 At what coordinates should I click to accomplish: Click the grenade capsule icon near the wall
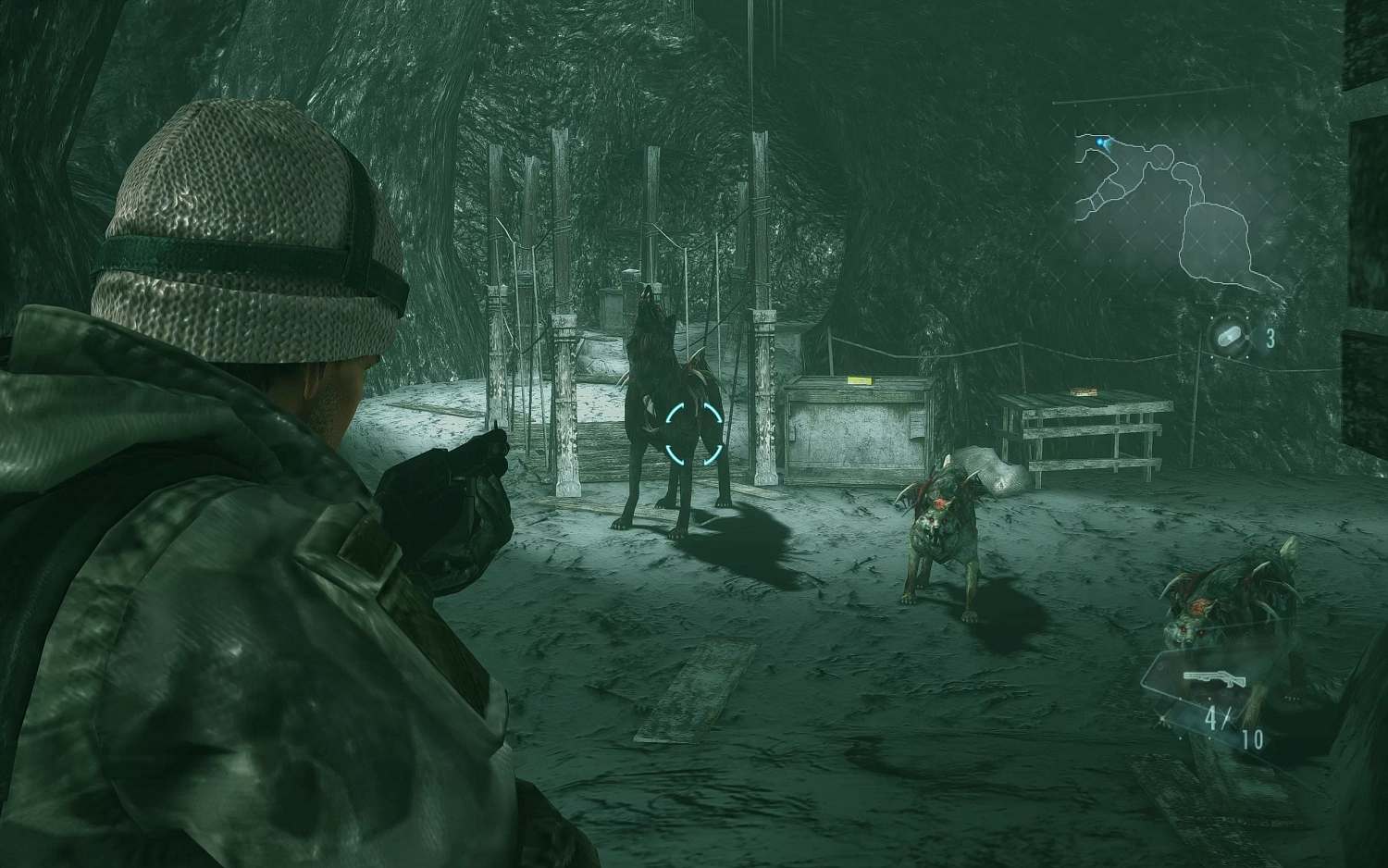tap(1227, 336)
